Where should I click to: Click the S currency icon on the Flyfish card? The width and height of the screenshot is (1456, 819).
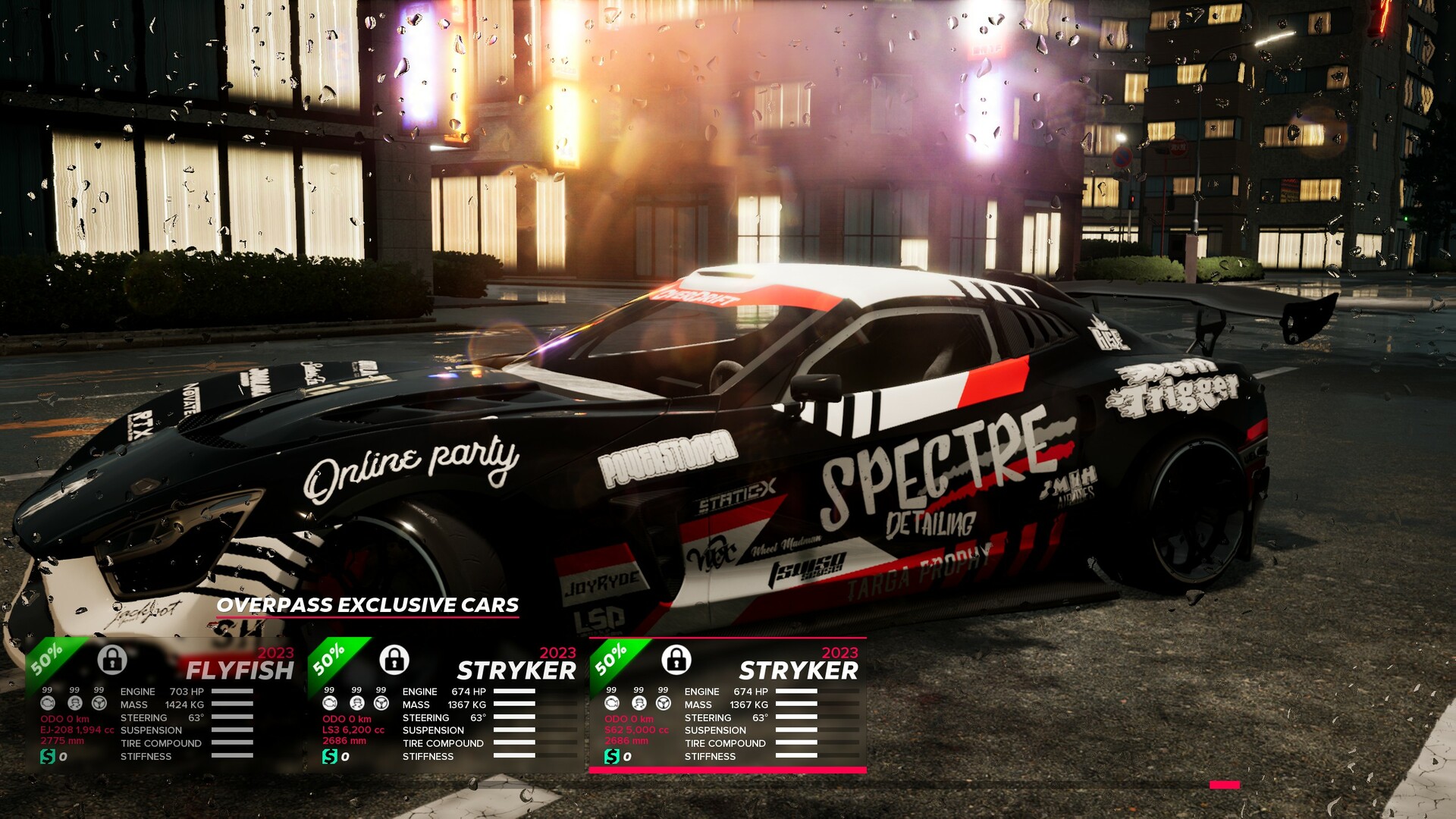tap(47, 755)
